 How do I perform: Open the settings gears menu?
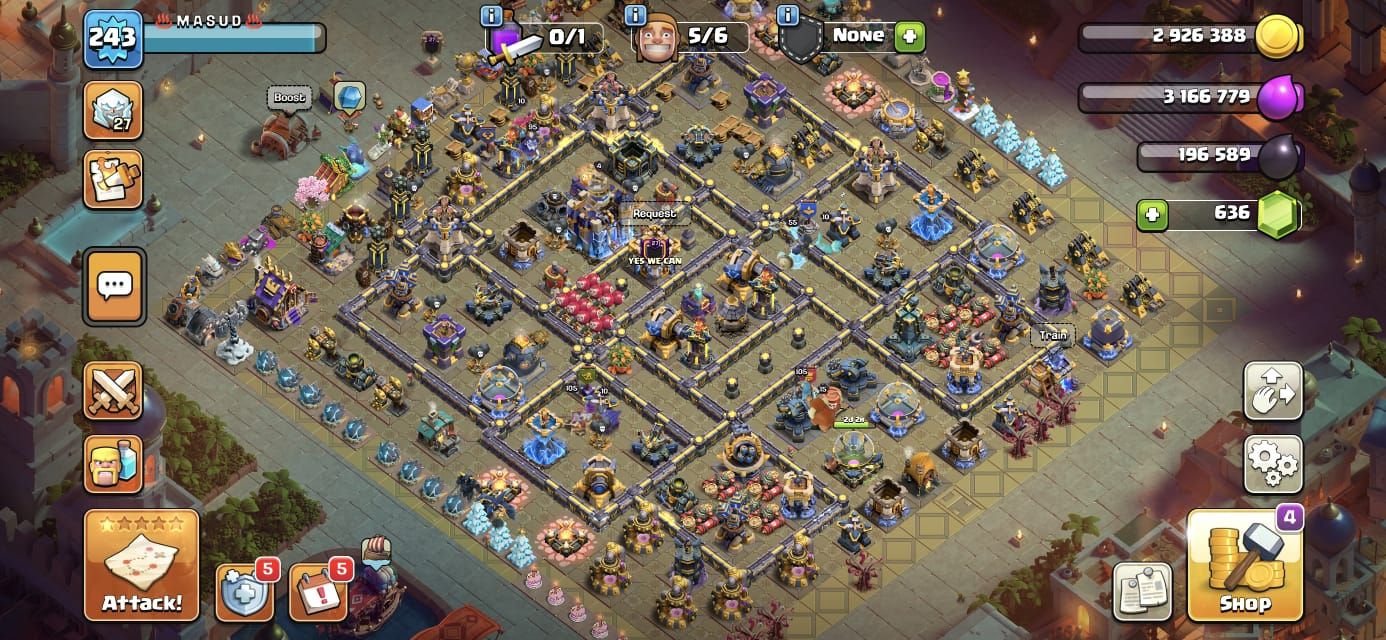[x=1273, y=464]
